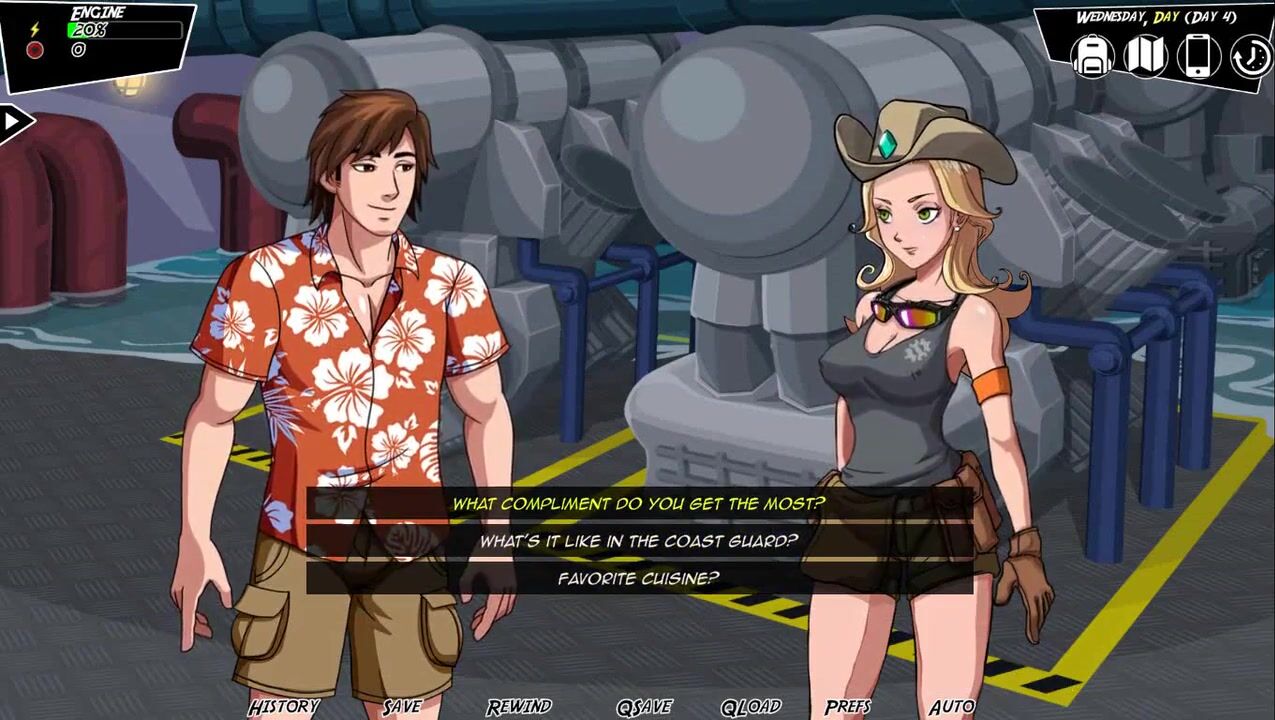Rewind the previous dialogue line

[x=519, y=706]
